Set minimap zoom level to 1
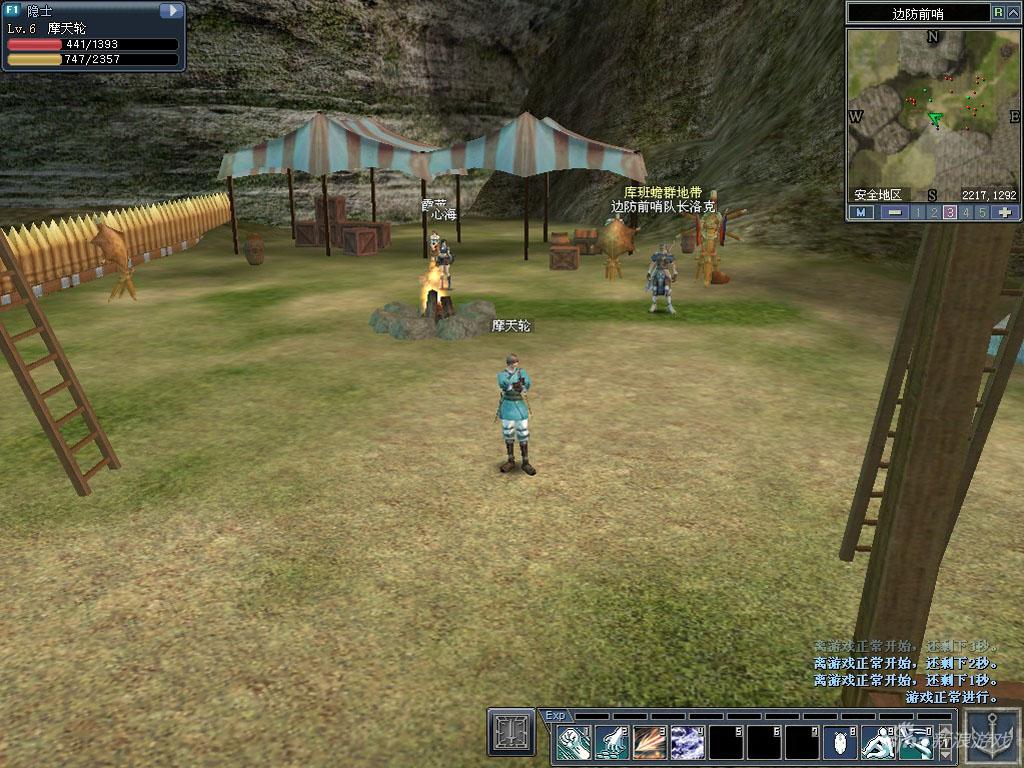Image resolution: width=1024 pixels, height=768 pixels. [918, 212]
